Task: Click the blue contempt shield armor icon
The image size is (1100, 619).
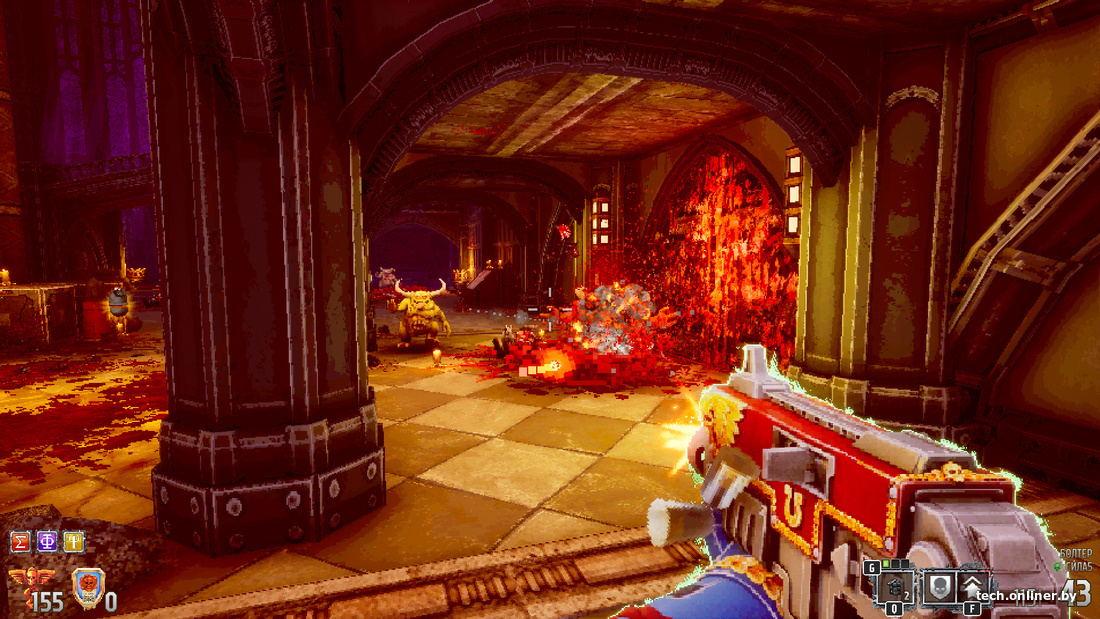Action: tap(88, 587)
